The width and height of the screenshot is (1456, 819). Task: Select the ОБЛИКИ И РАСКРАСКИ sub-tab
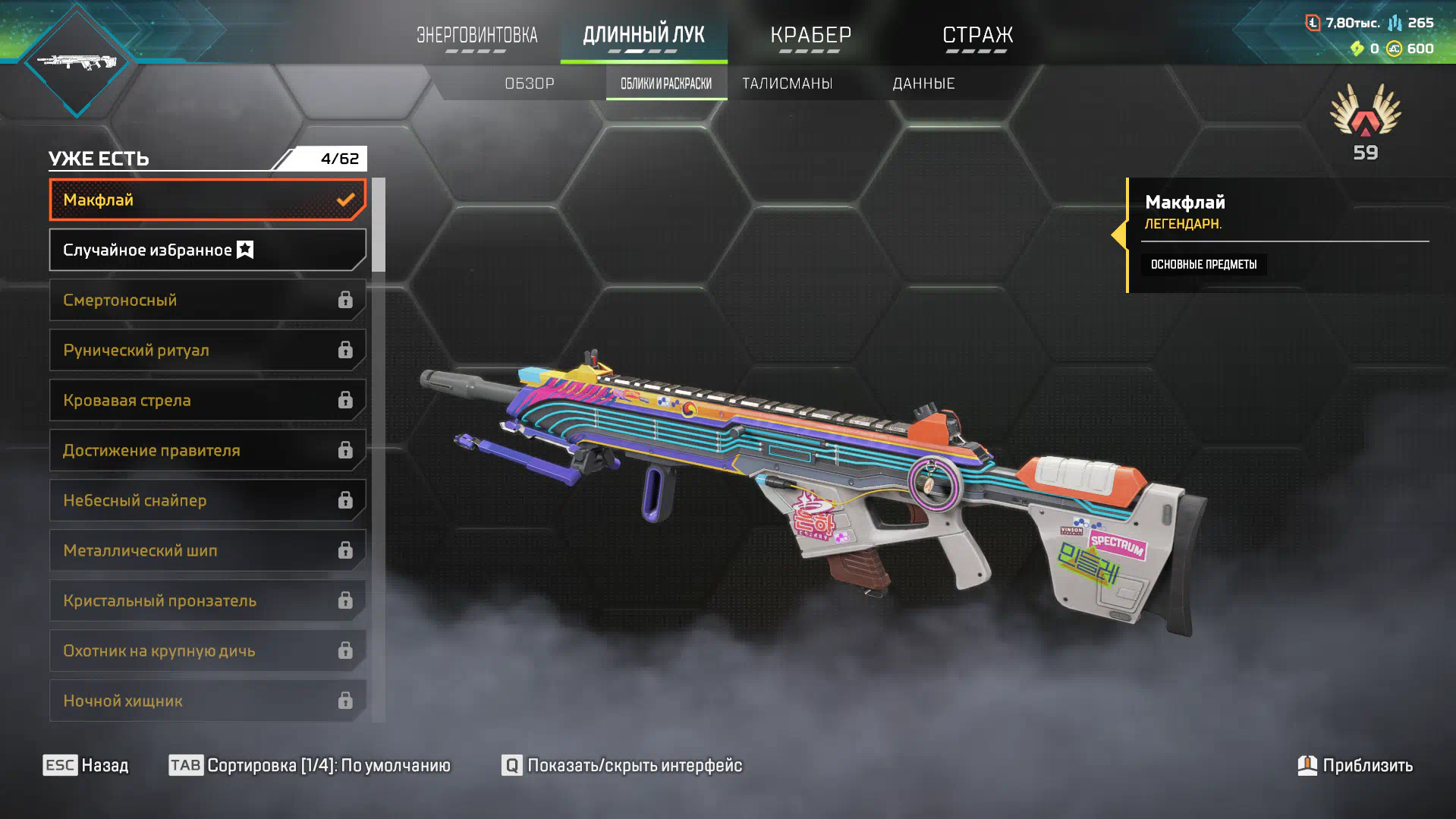666,83
